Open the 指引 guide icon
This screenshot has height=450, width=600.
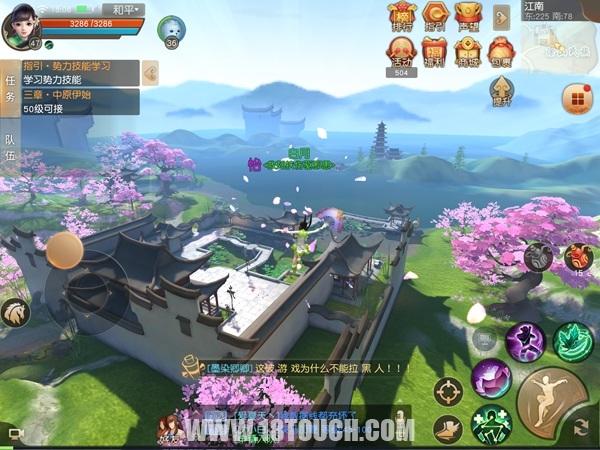coord(434,16)
